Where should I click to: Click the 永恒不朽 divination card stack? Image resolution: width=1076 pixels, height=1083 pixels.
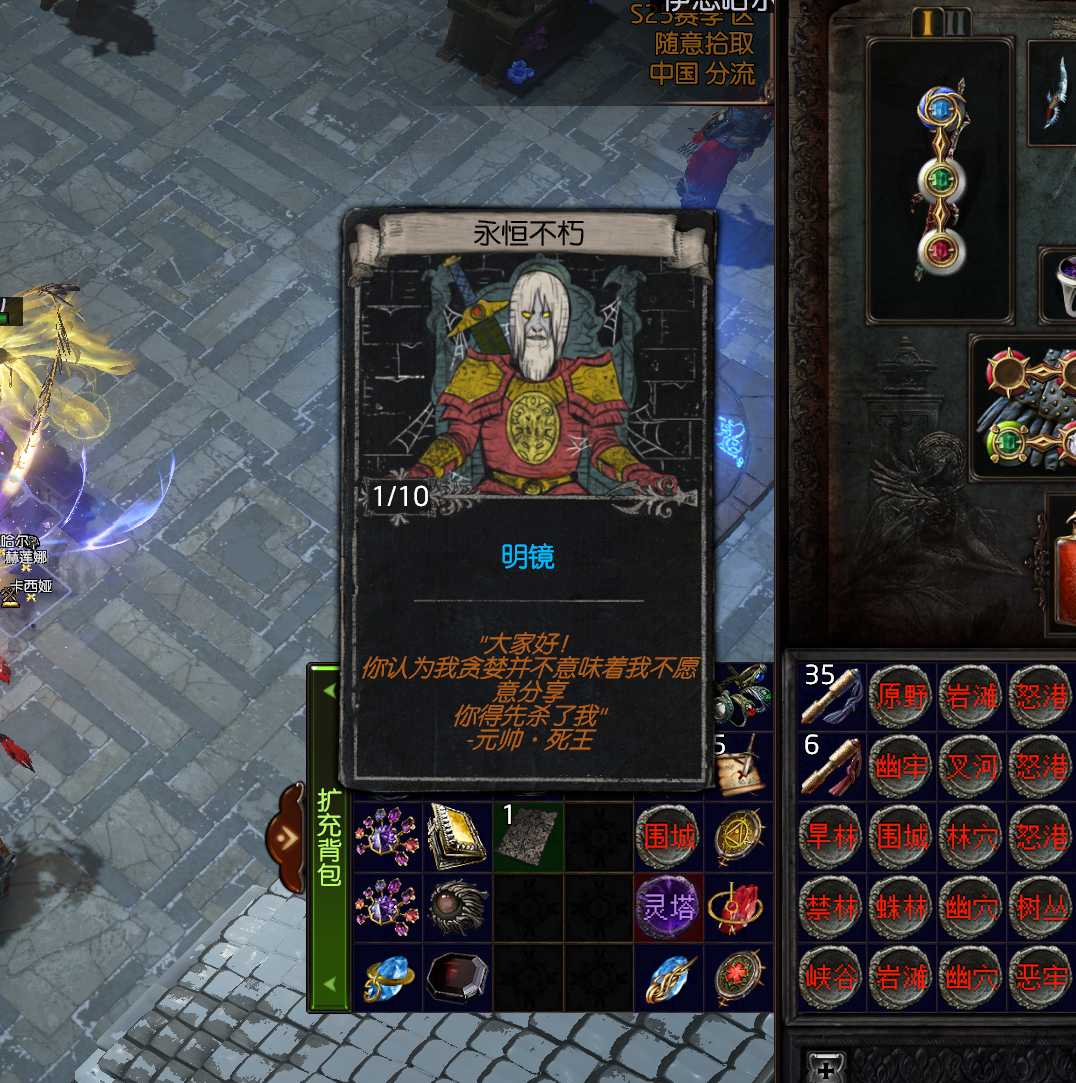tap(528, 836)
